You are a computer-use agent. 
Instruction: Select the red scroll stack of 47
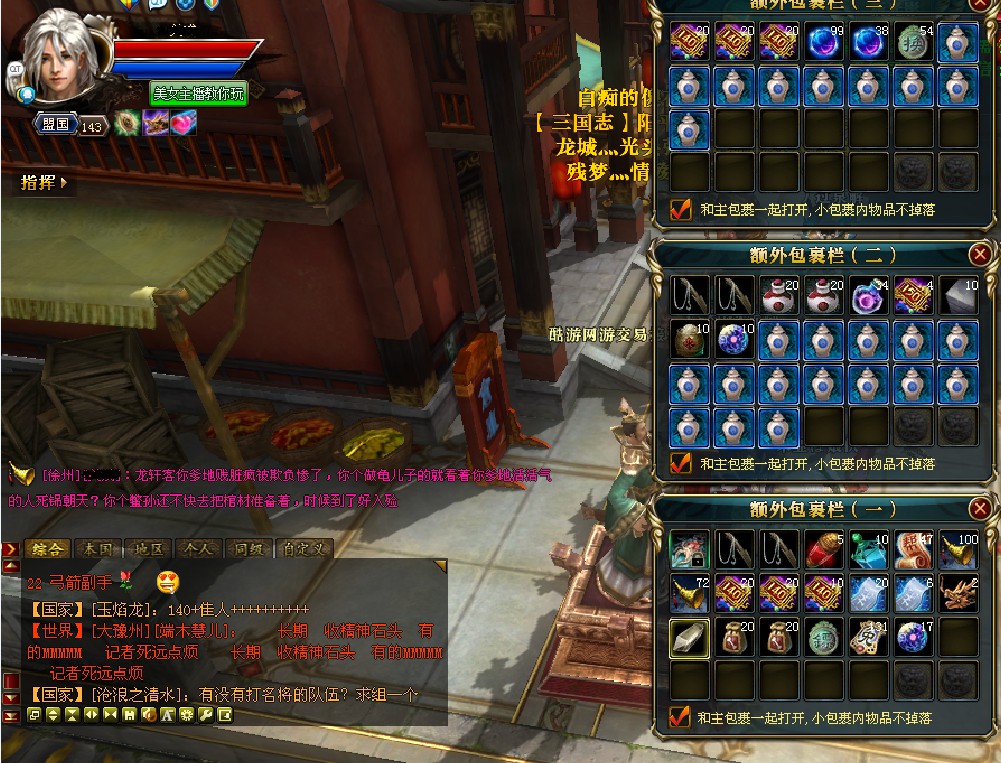coord(913,549)
